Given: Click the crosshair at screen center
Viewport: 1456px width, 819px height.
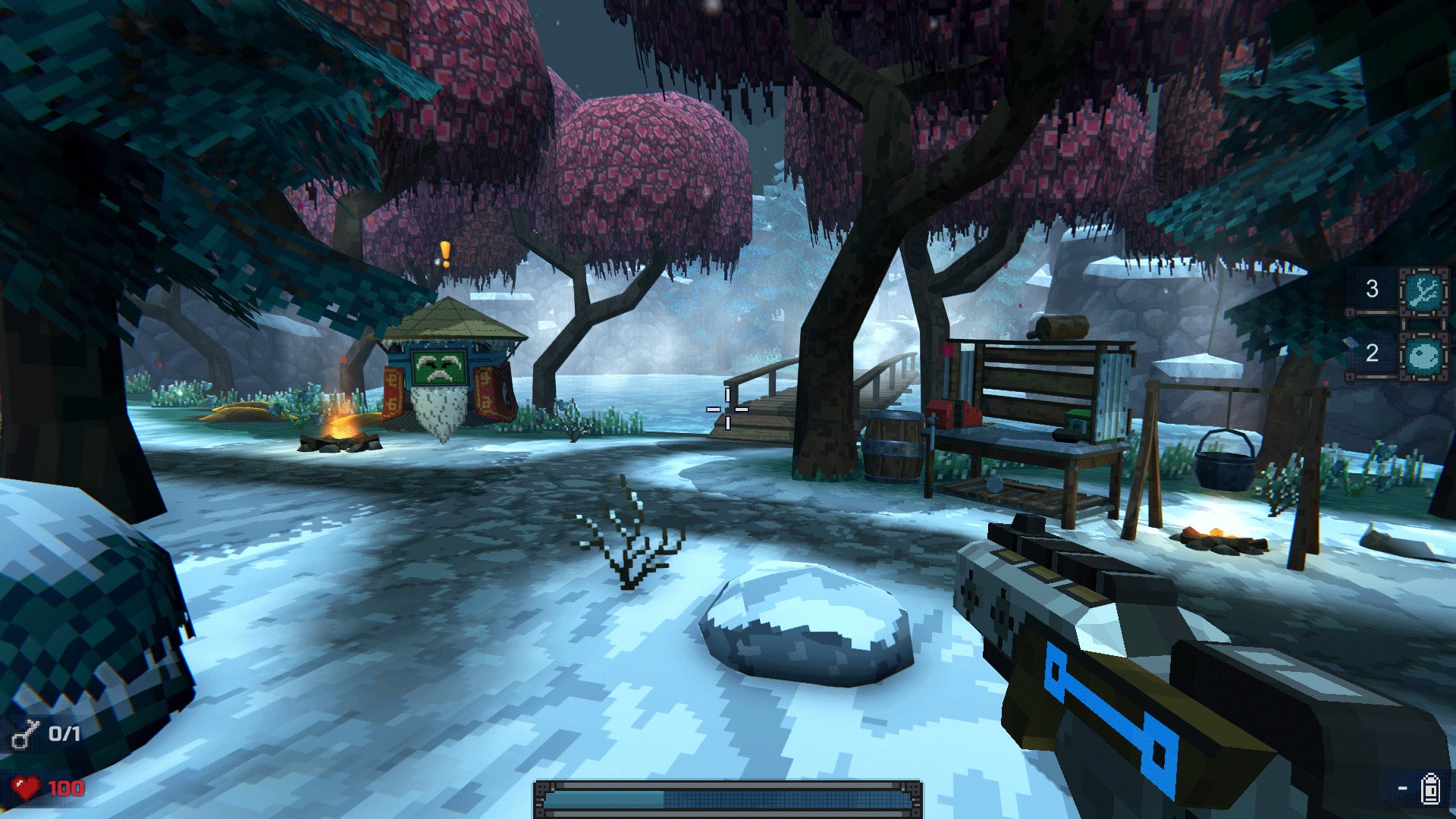Looking at the screenshot, I should [x=726, y=408].
